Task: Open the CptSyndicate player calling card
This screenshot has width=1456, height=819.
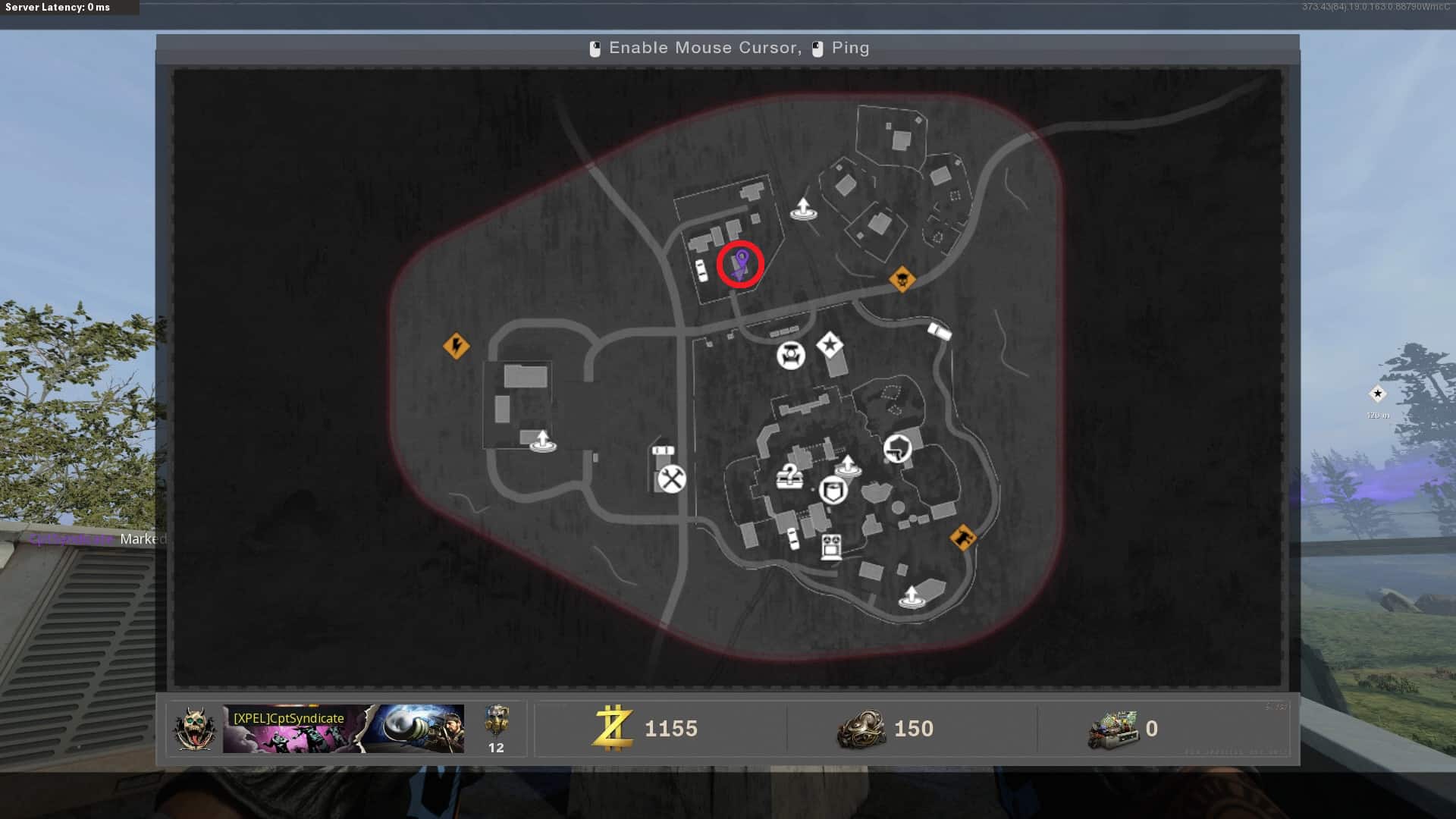Action: click(x=343, y=729)
